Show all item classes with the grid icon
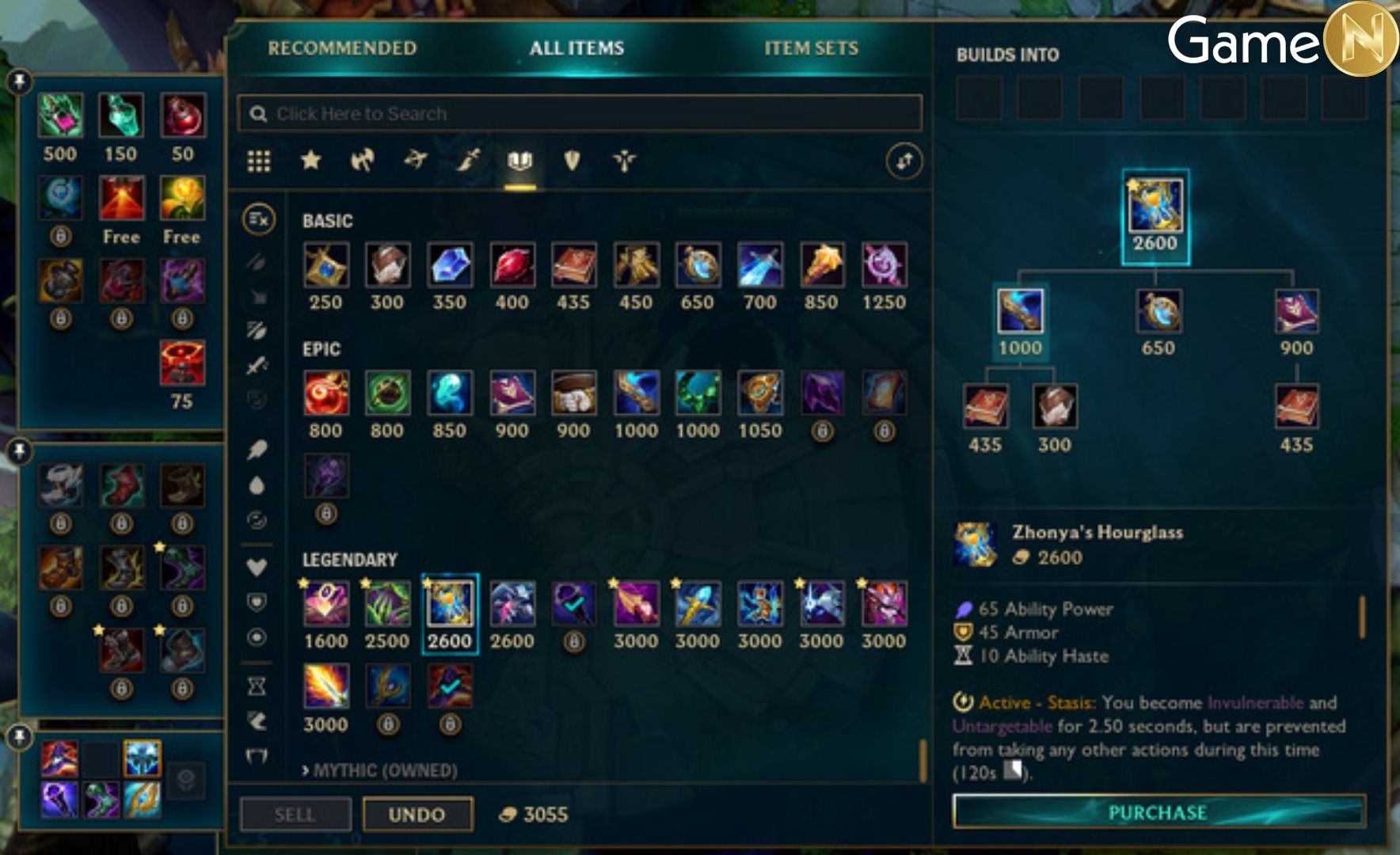Viewport: 1400px width, 855px height. [x=259, y=161]
